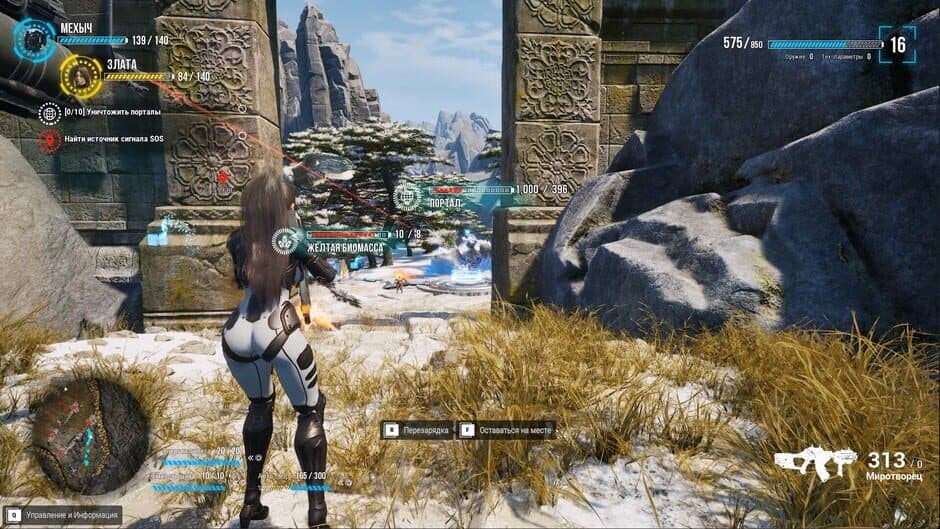Click the Перезарядка reload button
Image resolution: width=940 pixels, height=529 pixels.
point(419,430)
